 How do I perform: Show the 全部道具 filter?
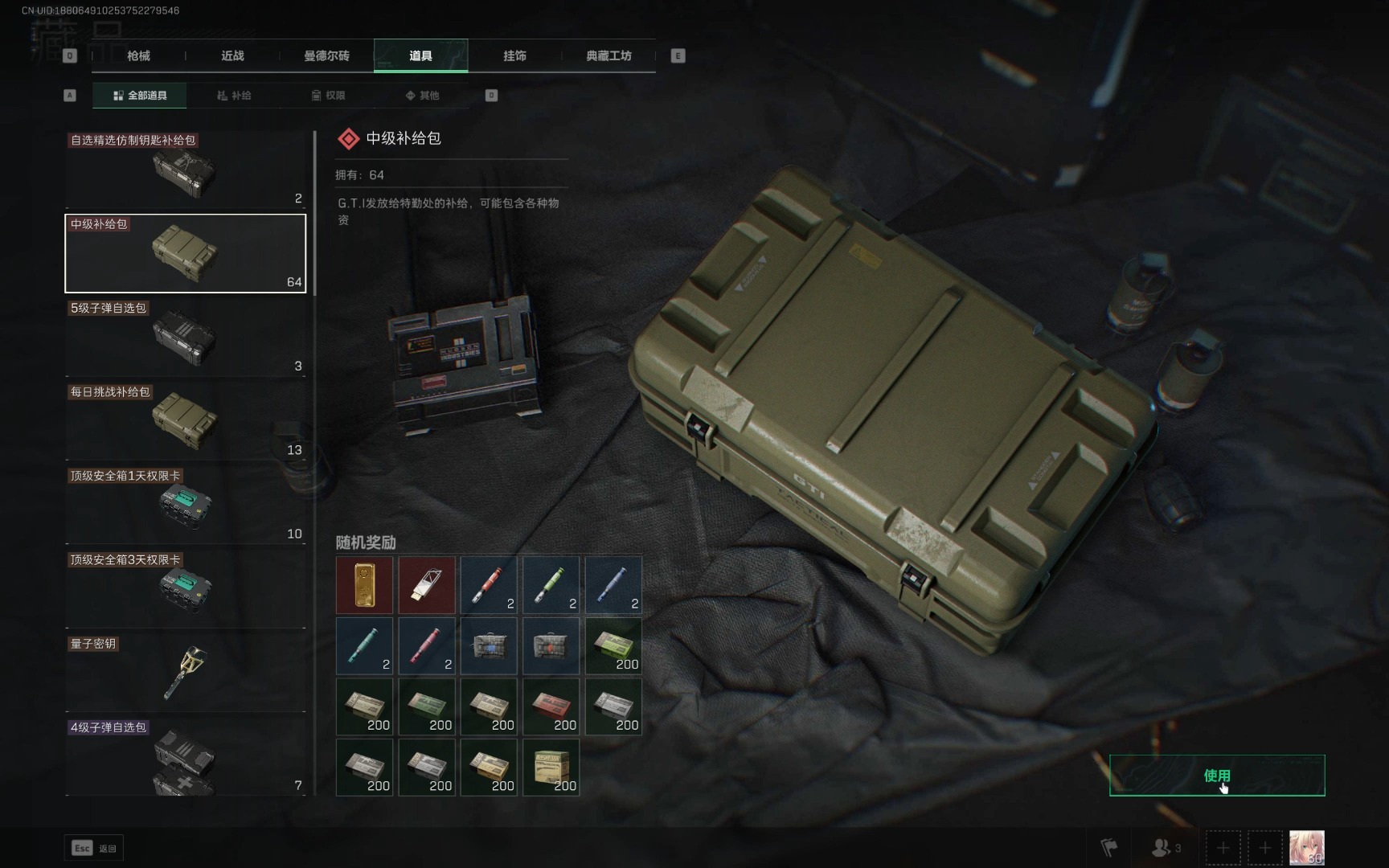point(140,96)
